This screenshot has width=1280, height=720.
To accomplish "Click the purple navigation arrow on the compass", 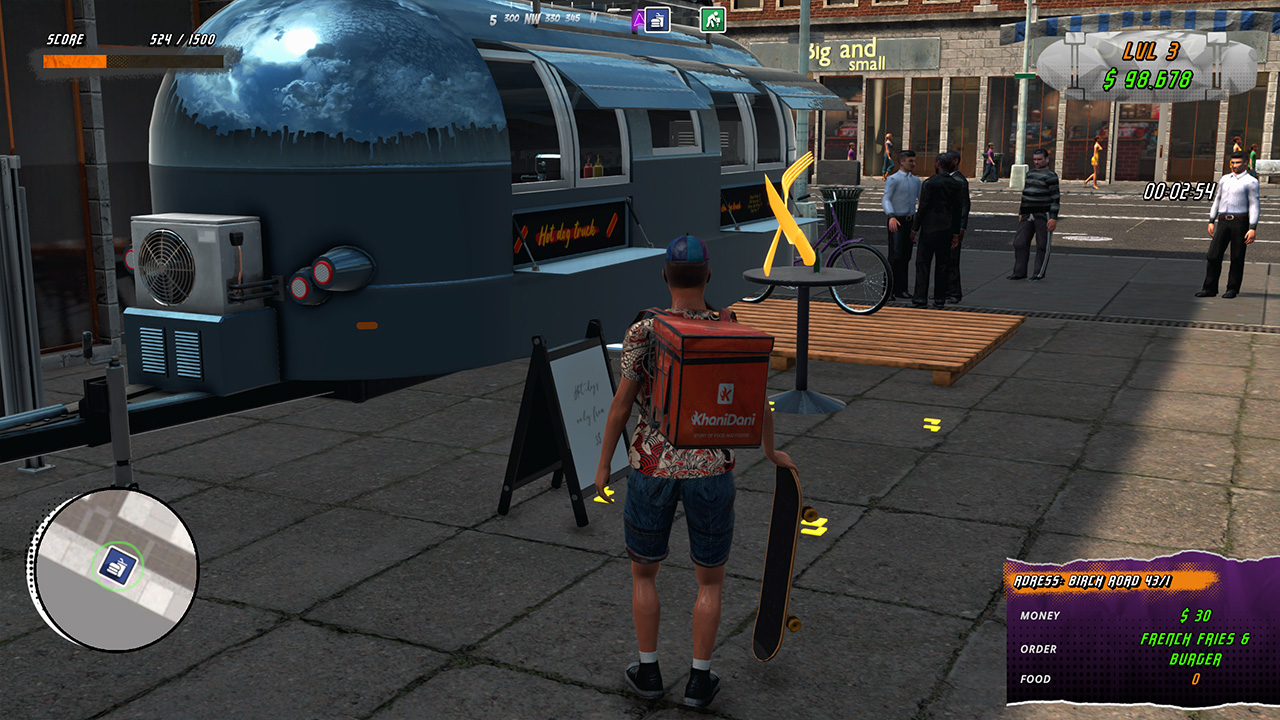I will (x=640, y=18).
